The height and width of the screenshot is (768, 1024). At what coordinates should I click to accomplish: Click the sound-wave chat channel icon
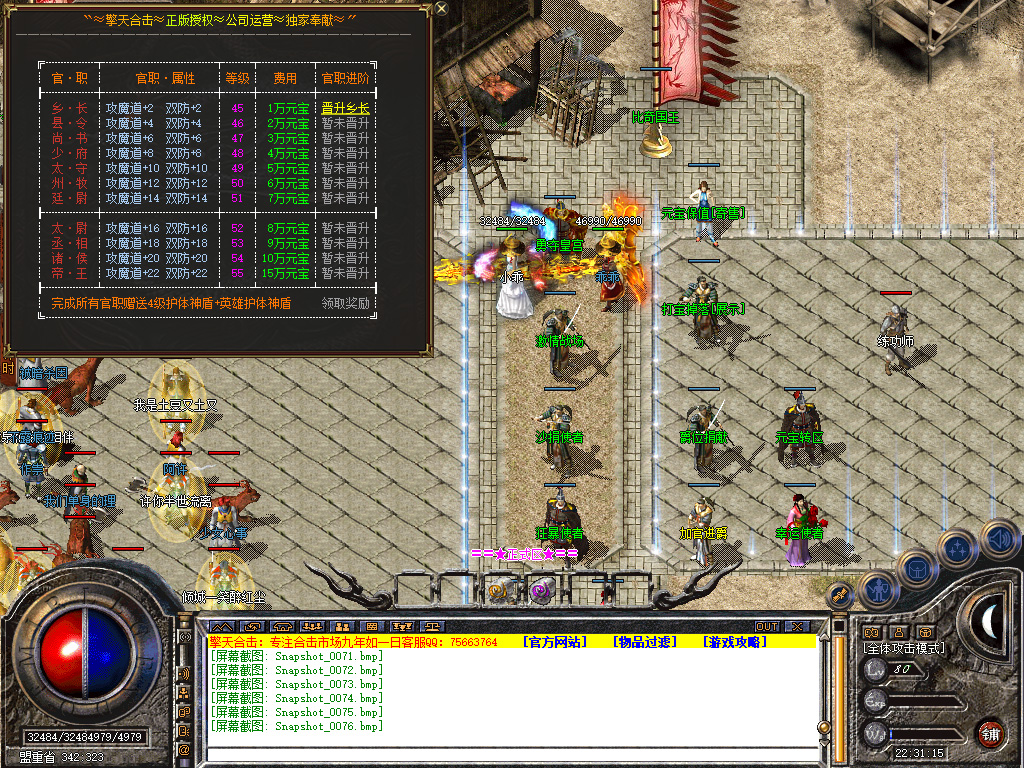coord(185,673)
